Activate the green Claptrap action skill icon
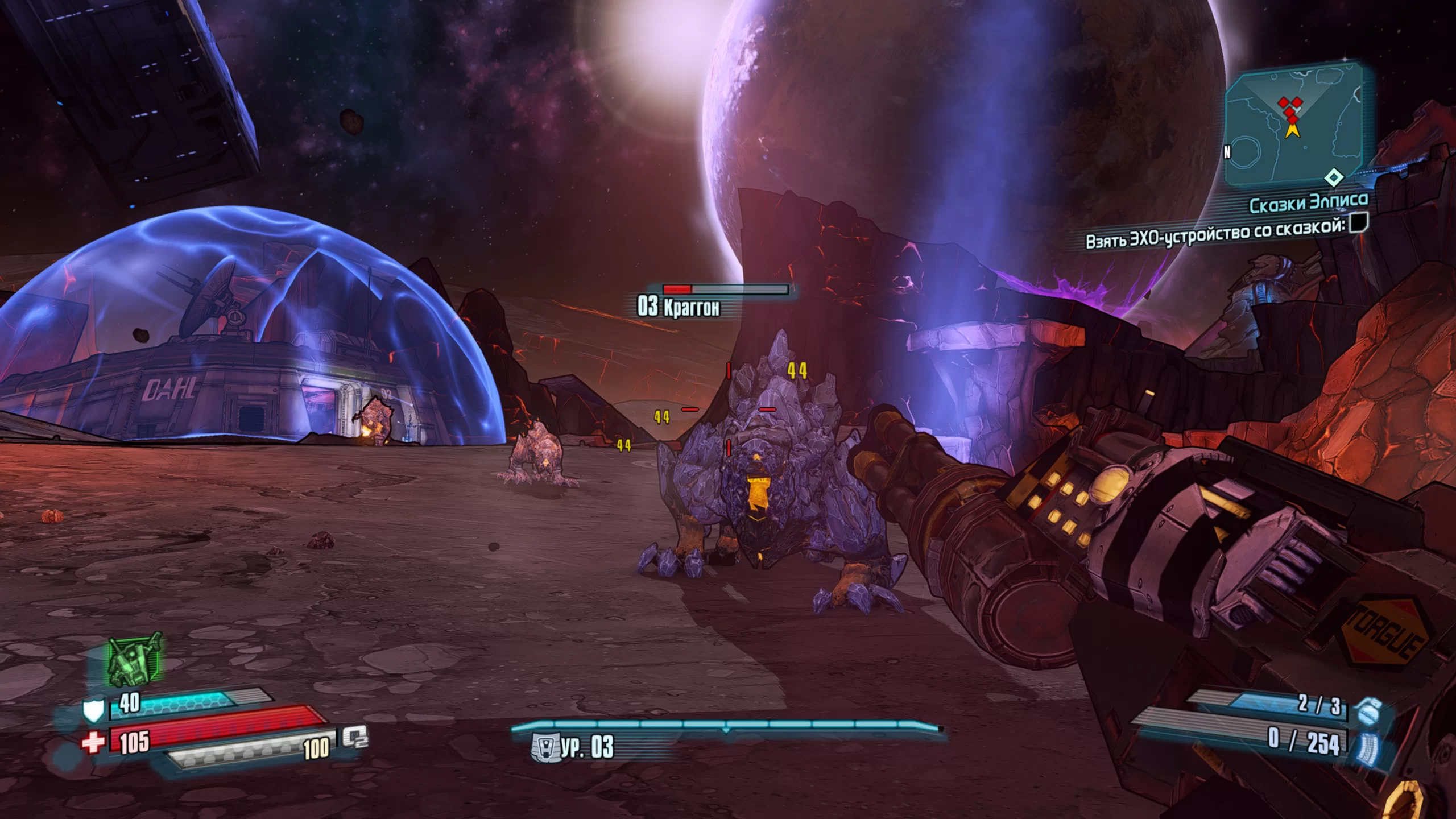The width and height of the screenshot is (1456, 819). (x=135, y=660)
